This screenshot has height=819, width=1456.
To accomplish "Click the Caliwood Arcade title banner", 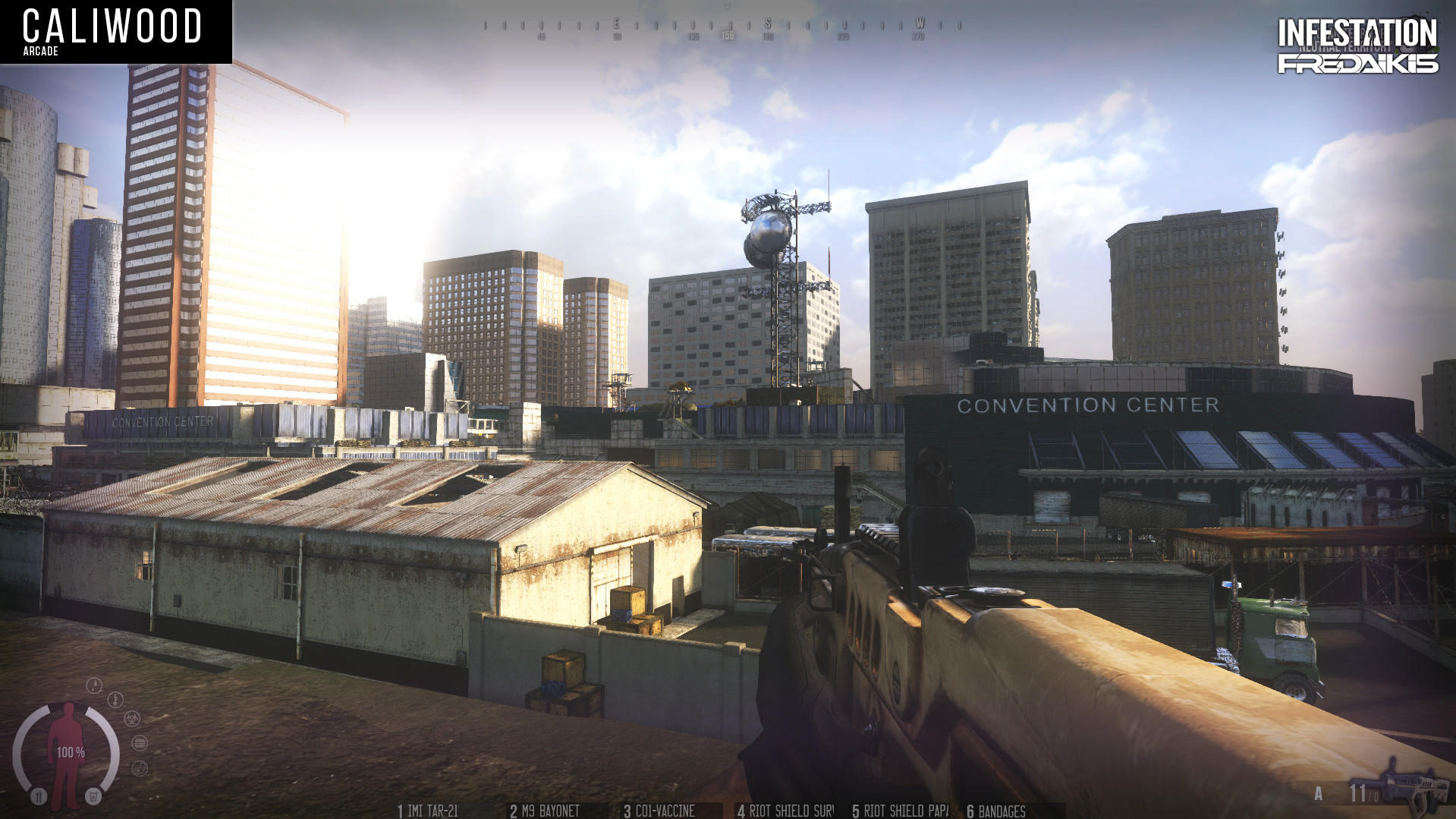I will 114,32.
